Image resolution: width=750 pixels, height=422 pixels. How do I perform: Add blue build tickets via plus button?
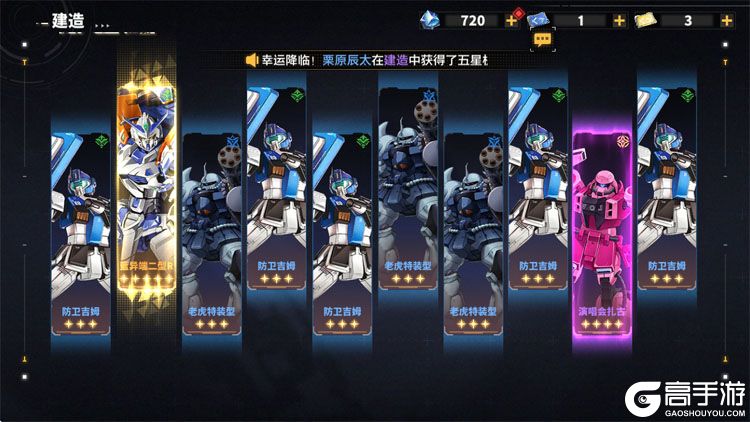pos(618,20)
